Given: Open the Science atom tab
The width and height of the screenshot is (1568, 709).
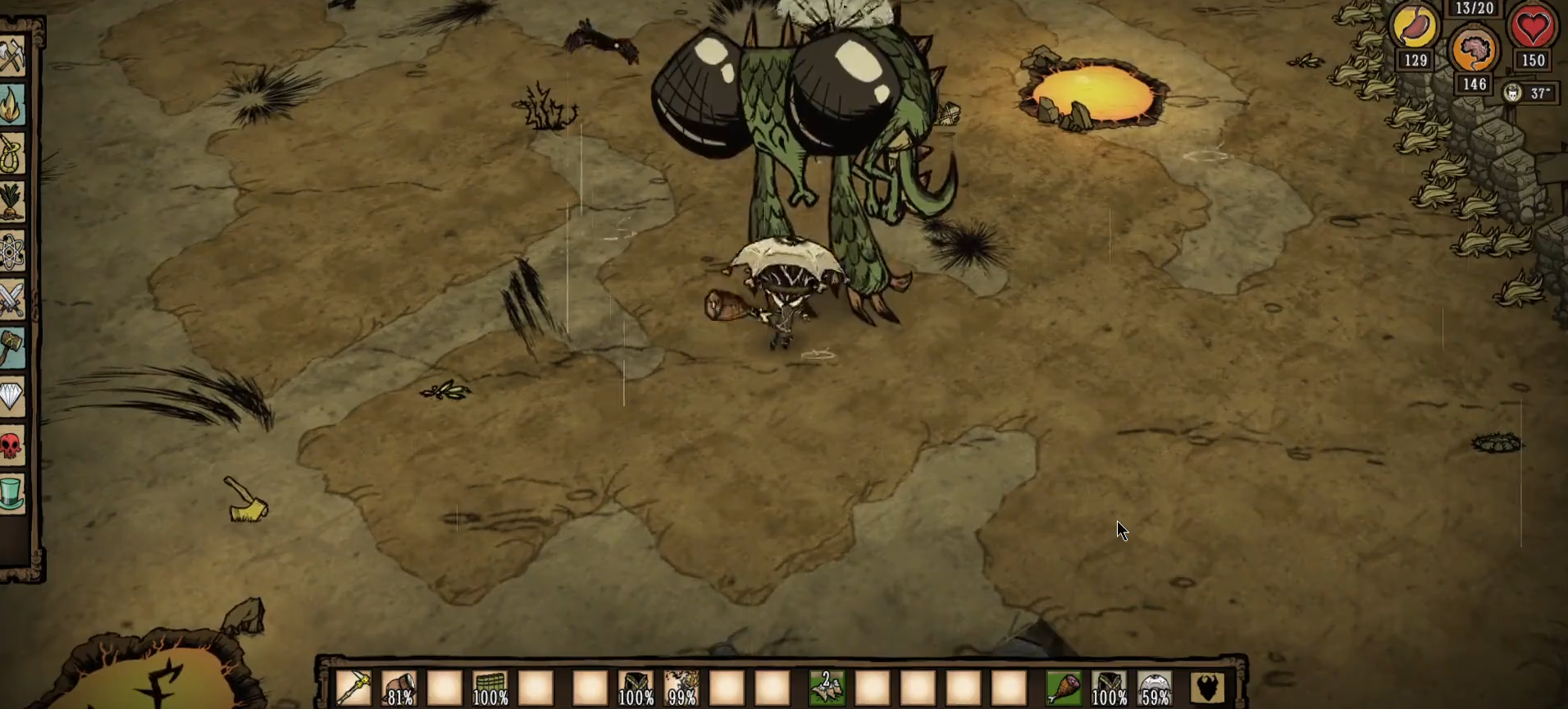Looking at the screenshot, I should (x=13, y=251).
